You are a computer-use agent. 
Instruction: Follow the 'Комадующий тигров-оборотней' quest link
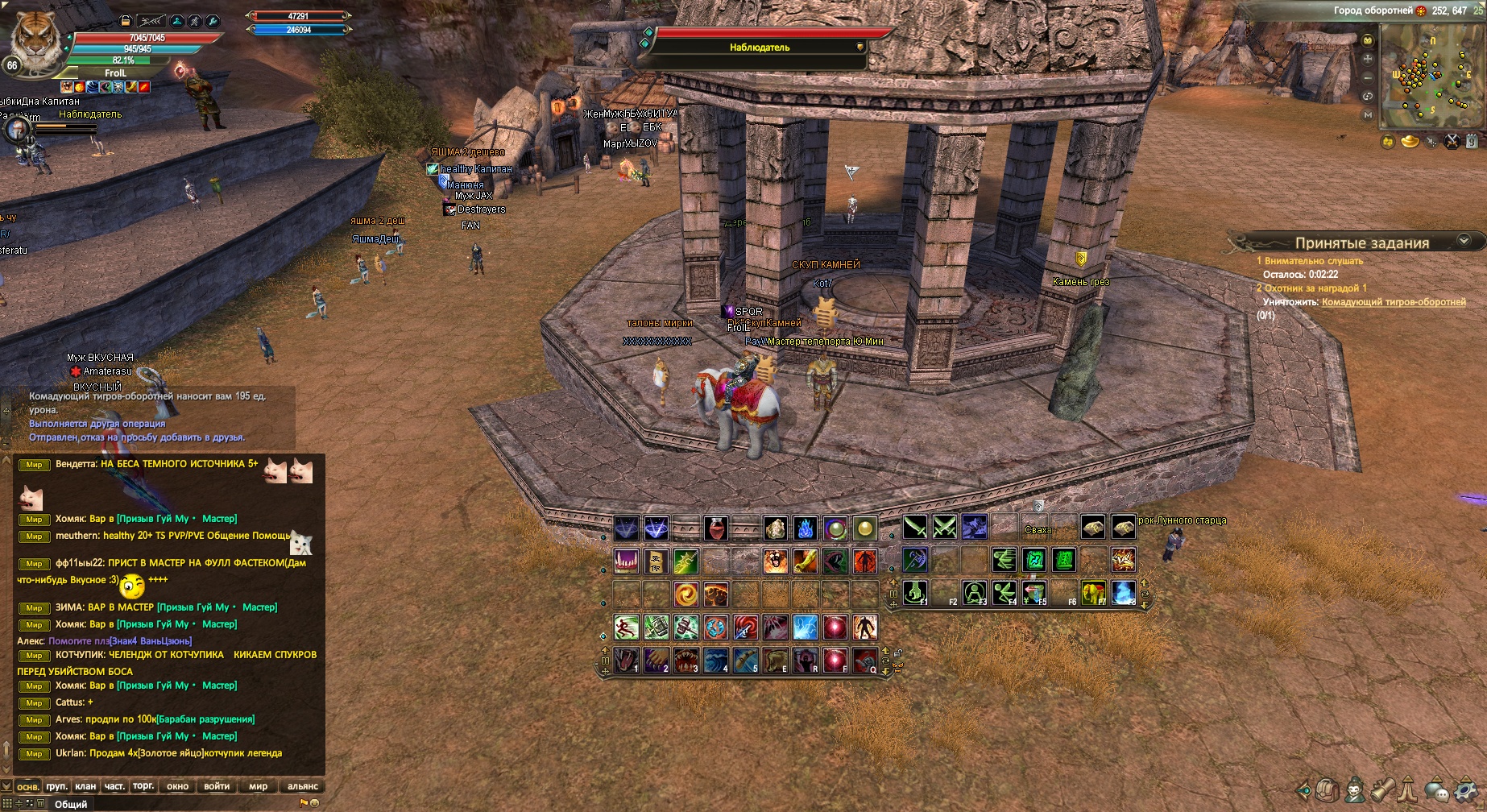[1394, 302]
